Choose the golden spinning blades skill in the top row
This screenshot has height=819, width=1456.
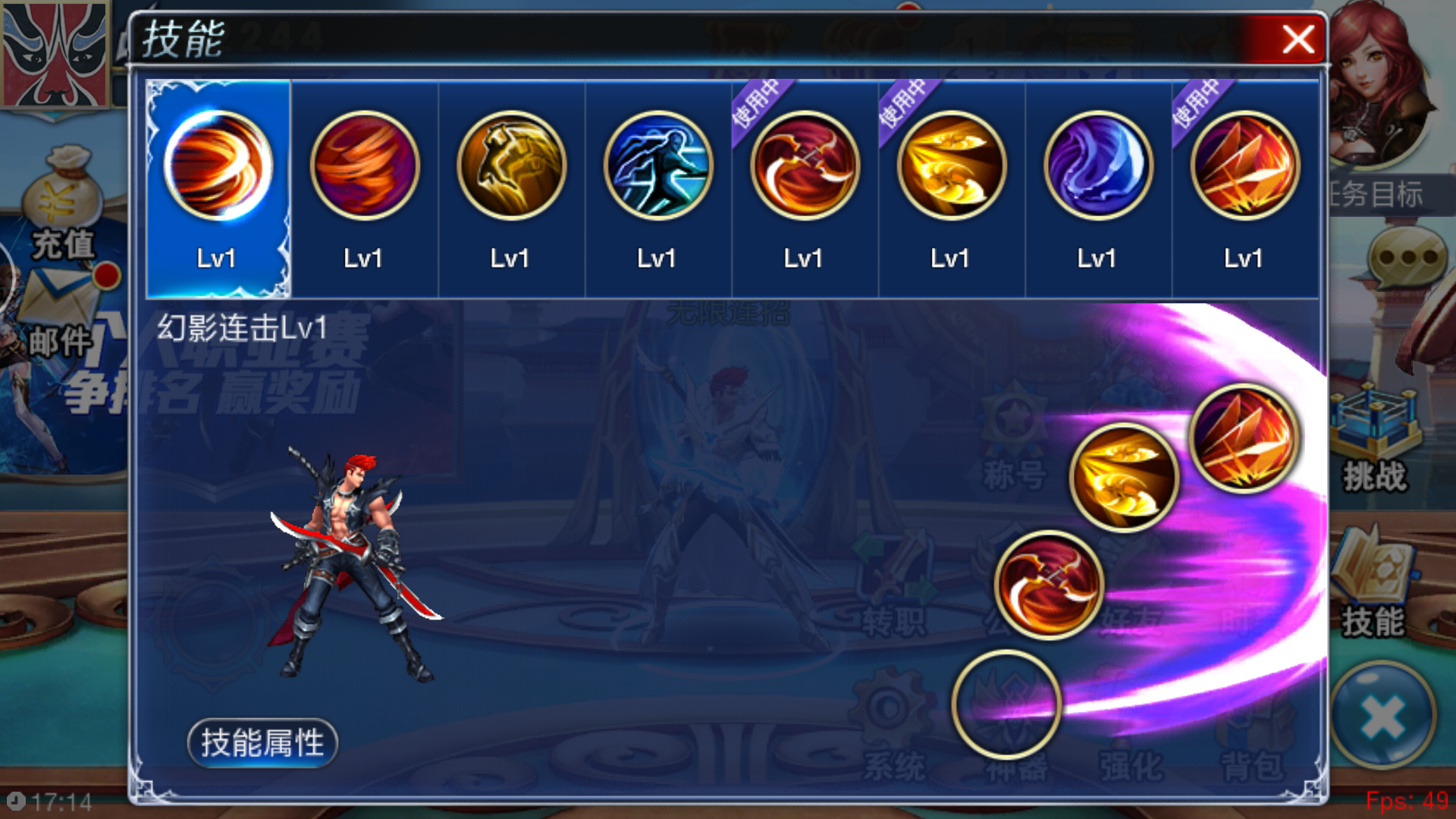pos(952,166)
